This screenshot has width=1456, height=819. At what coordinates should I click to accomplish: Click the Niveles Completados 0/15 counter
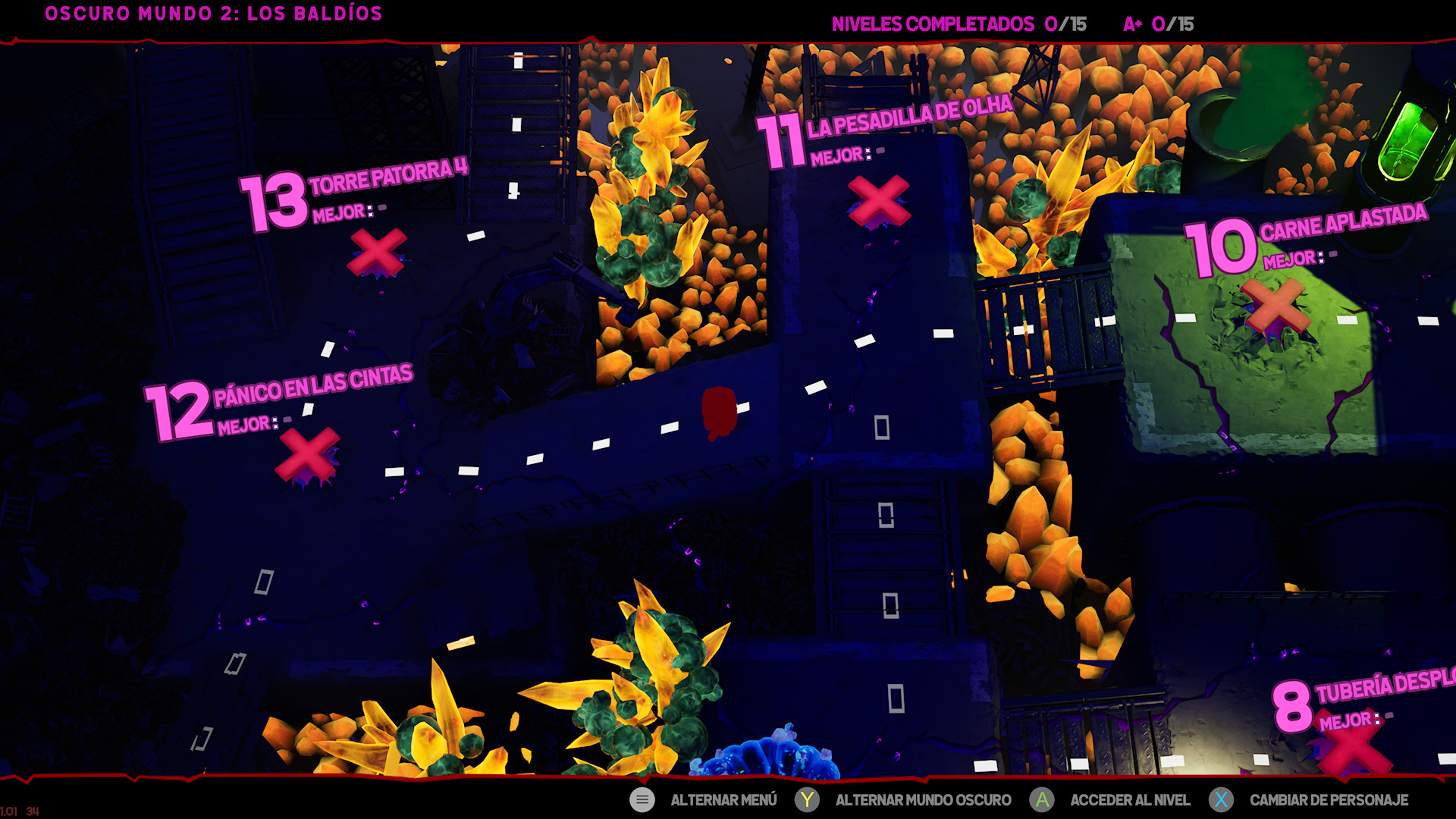[x=959, y=24]
